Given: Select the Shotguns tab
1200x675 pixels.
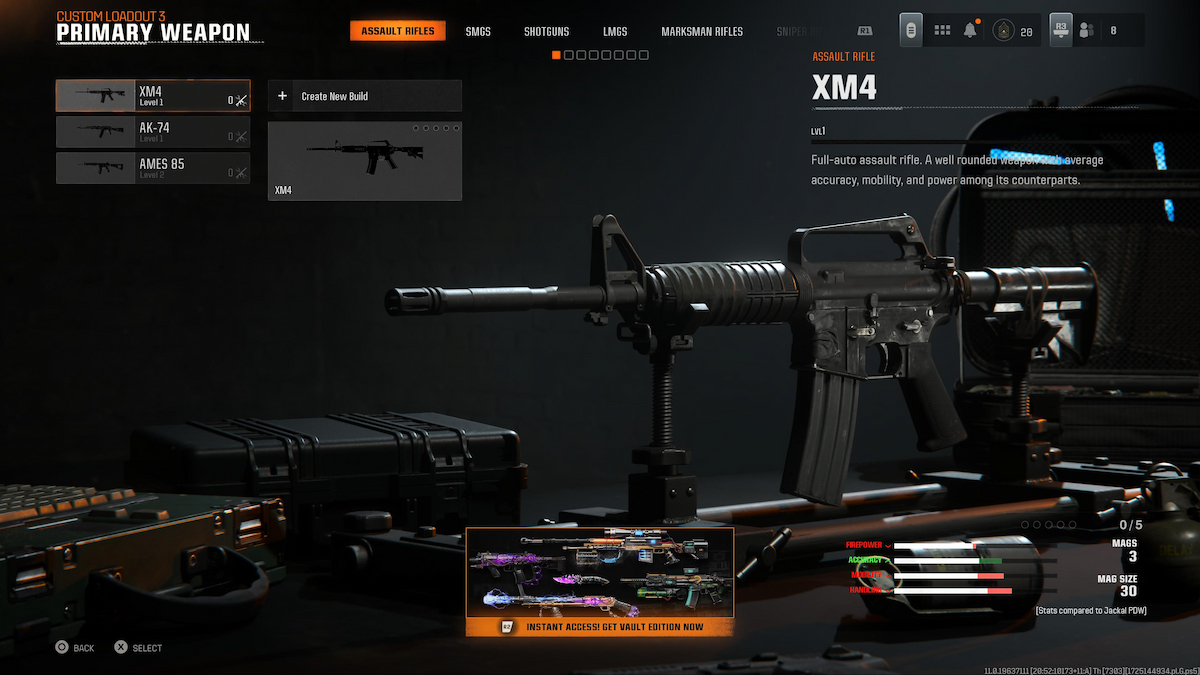Looking at the screenshot, I should coord(547,31).
